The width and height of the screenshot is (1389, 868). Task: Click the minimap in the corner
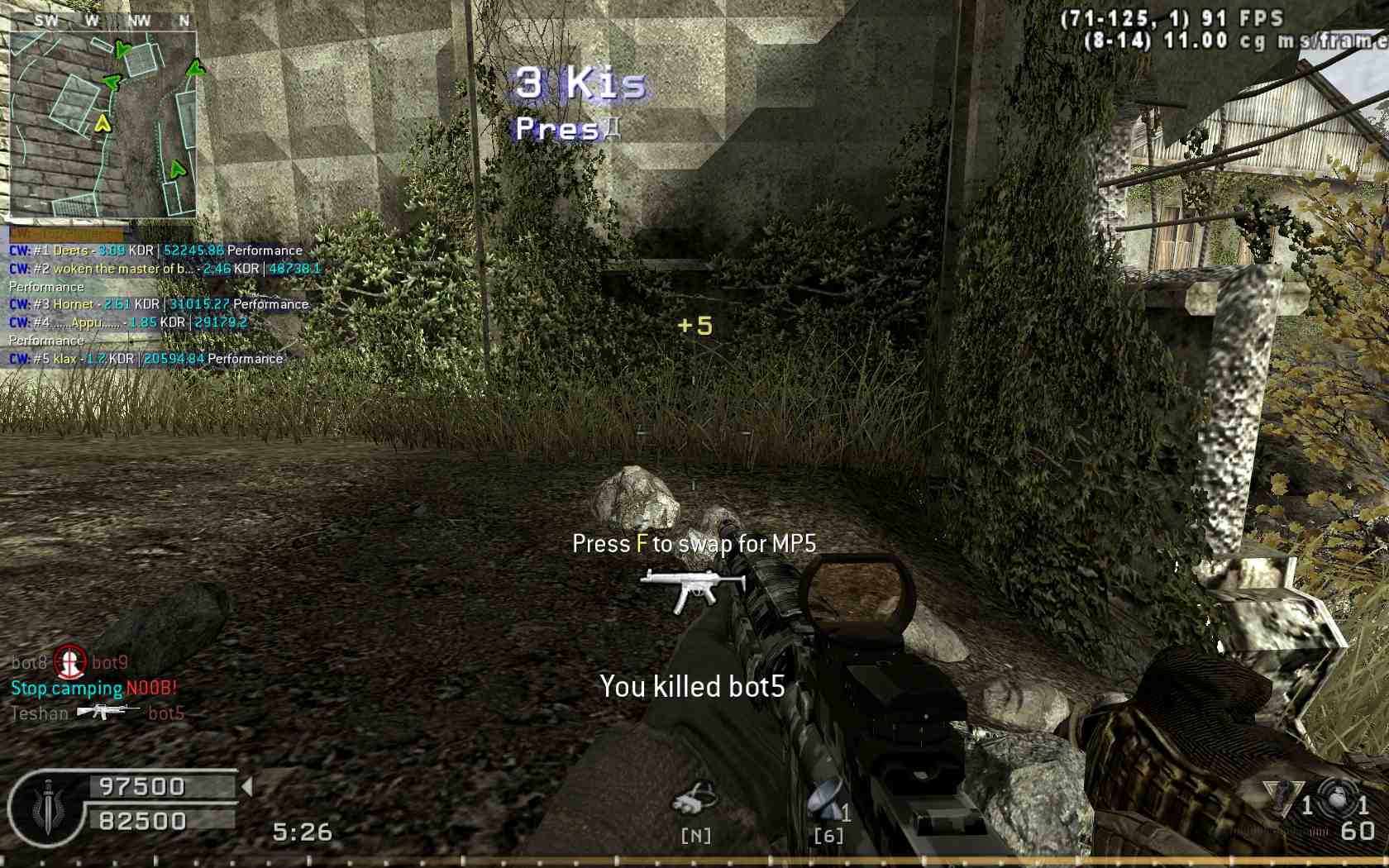[x=103, y=124]
